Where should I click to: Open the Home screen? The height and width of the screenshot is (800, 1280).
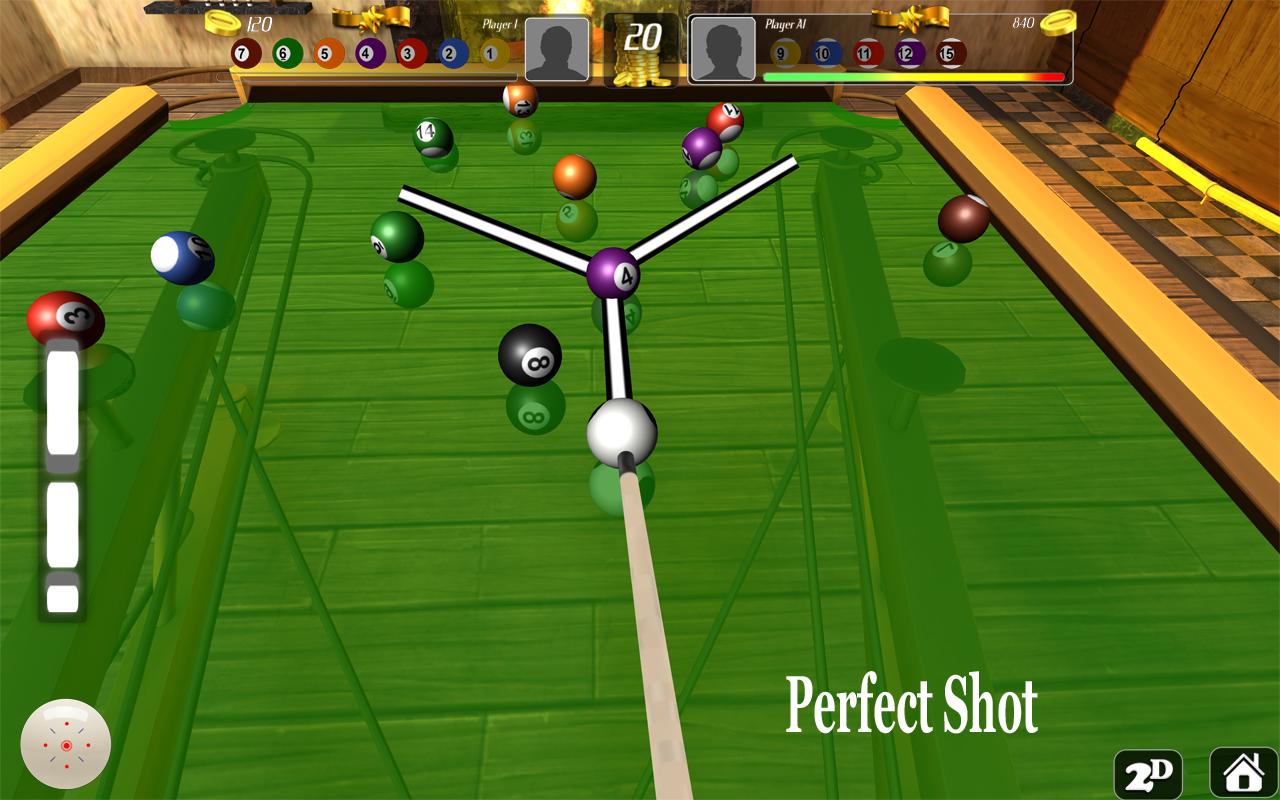(x=1242, y=773)
